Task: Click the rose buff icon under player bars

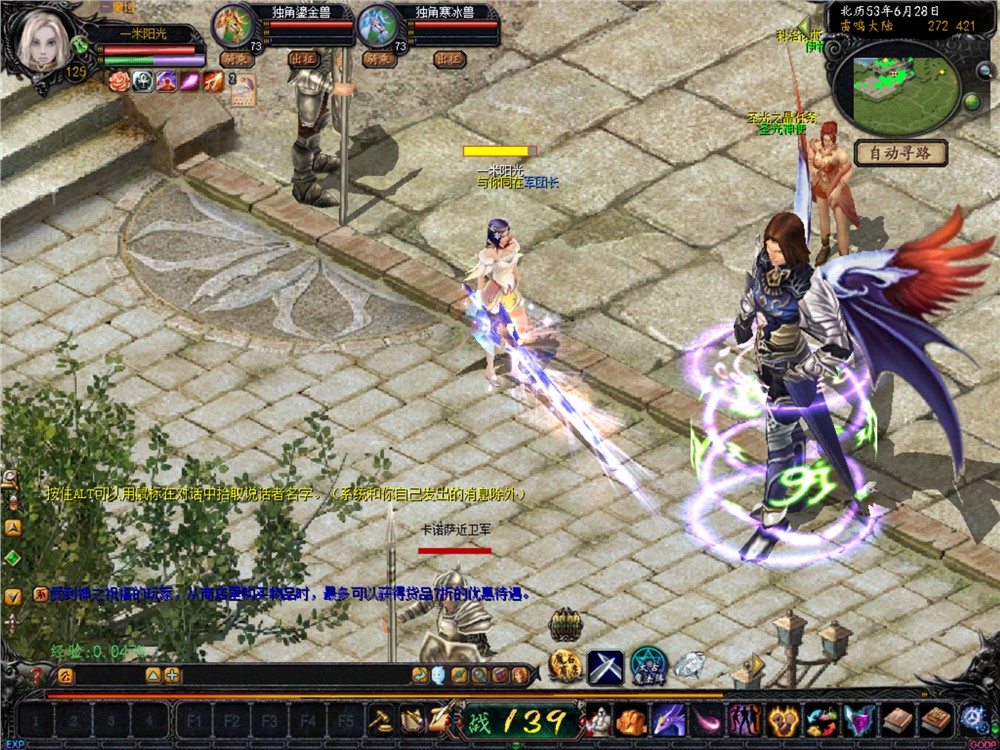Action: click(120, 82)
